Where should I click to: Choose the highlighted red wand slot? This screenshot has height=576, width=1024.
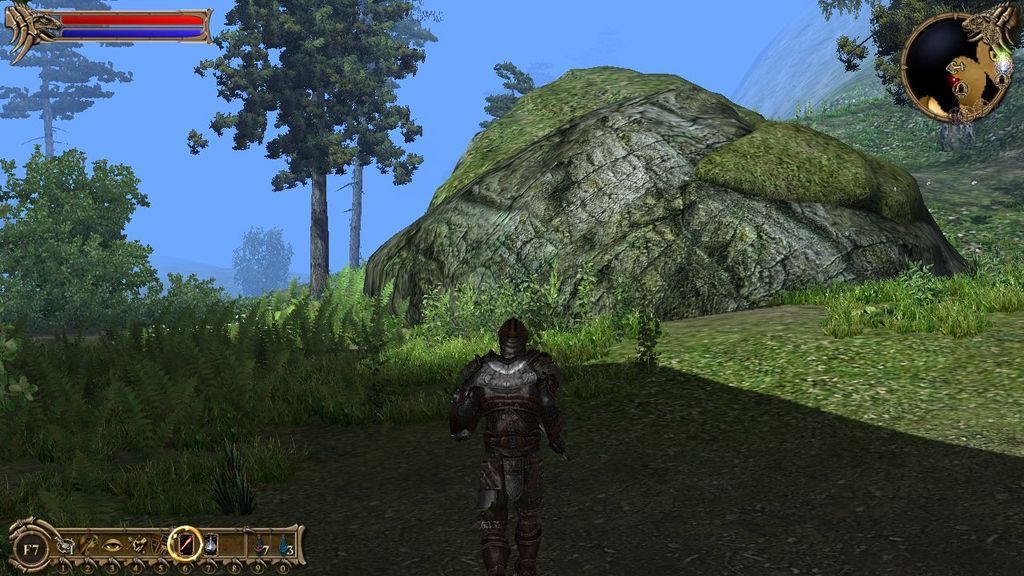pos(185,544)
